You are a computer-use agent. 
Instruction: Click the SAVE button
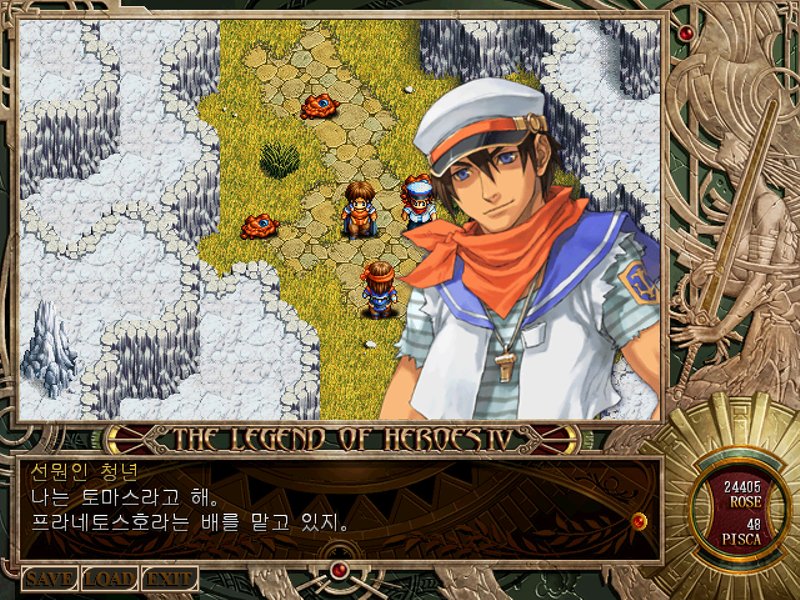50,578
